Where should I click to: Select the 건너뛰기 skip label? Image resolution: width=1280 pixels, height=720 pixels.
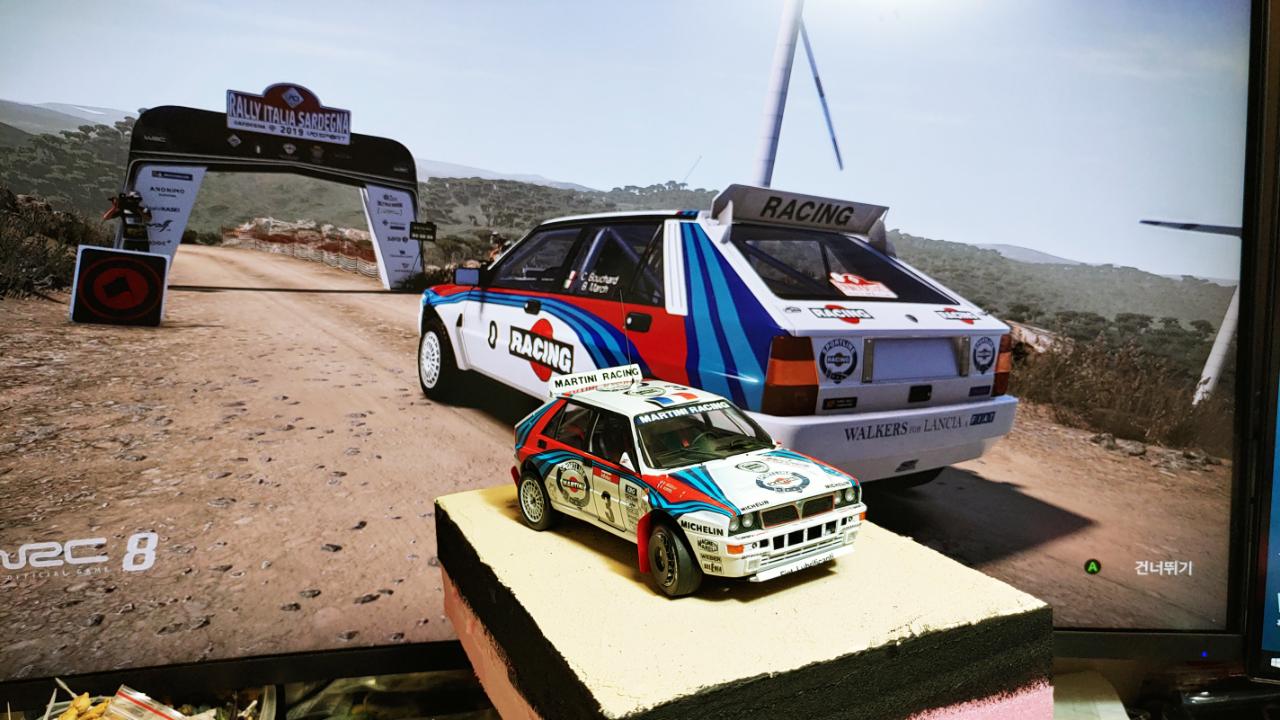[1163, 567]
